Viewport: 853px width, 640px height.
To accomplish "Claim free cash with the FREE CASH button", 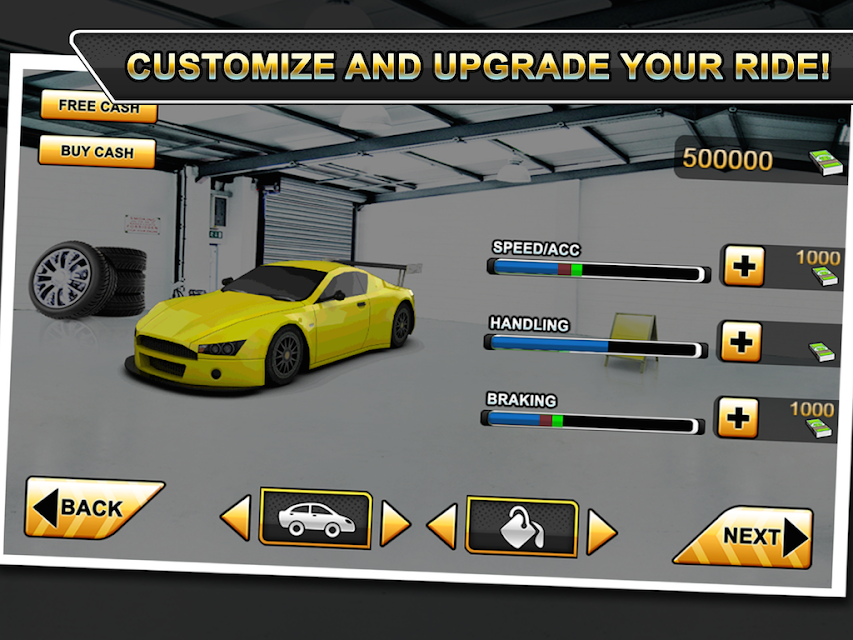I will (98, 107).
